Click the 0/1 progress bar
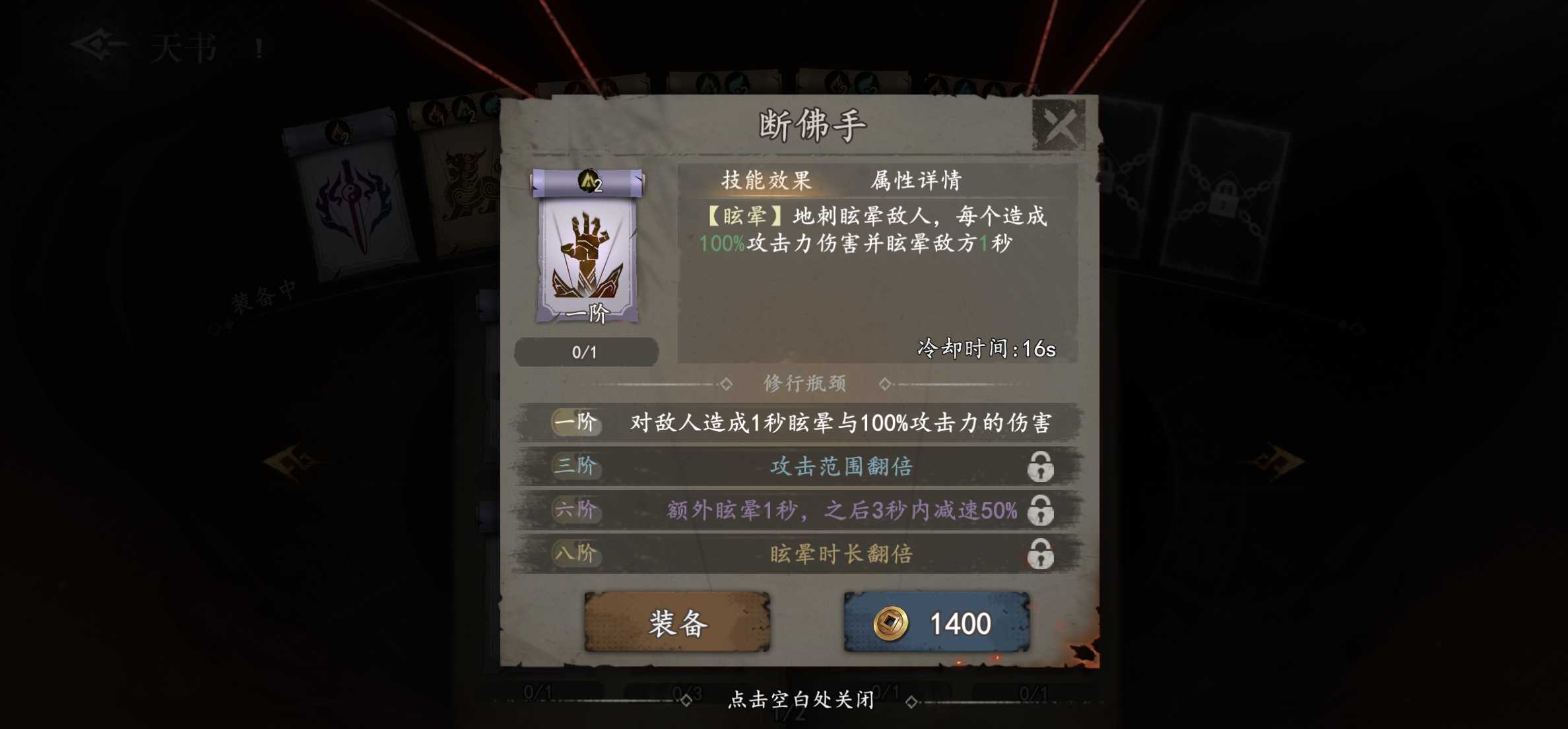 pyautogui.click(x=587, y=352)
